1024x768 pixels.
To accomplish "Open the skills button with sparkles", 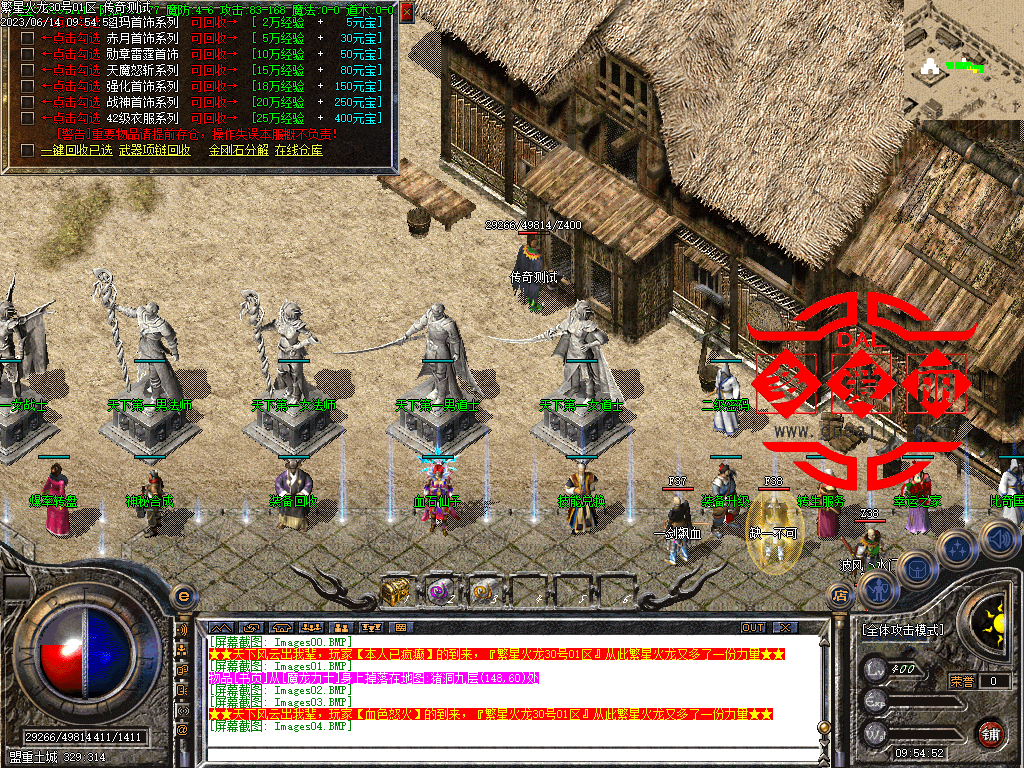I will [957, 547].
